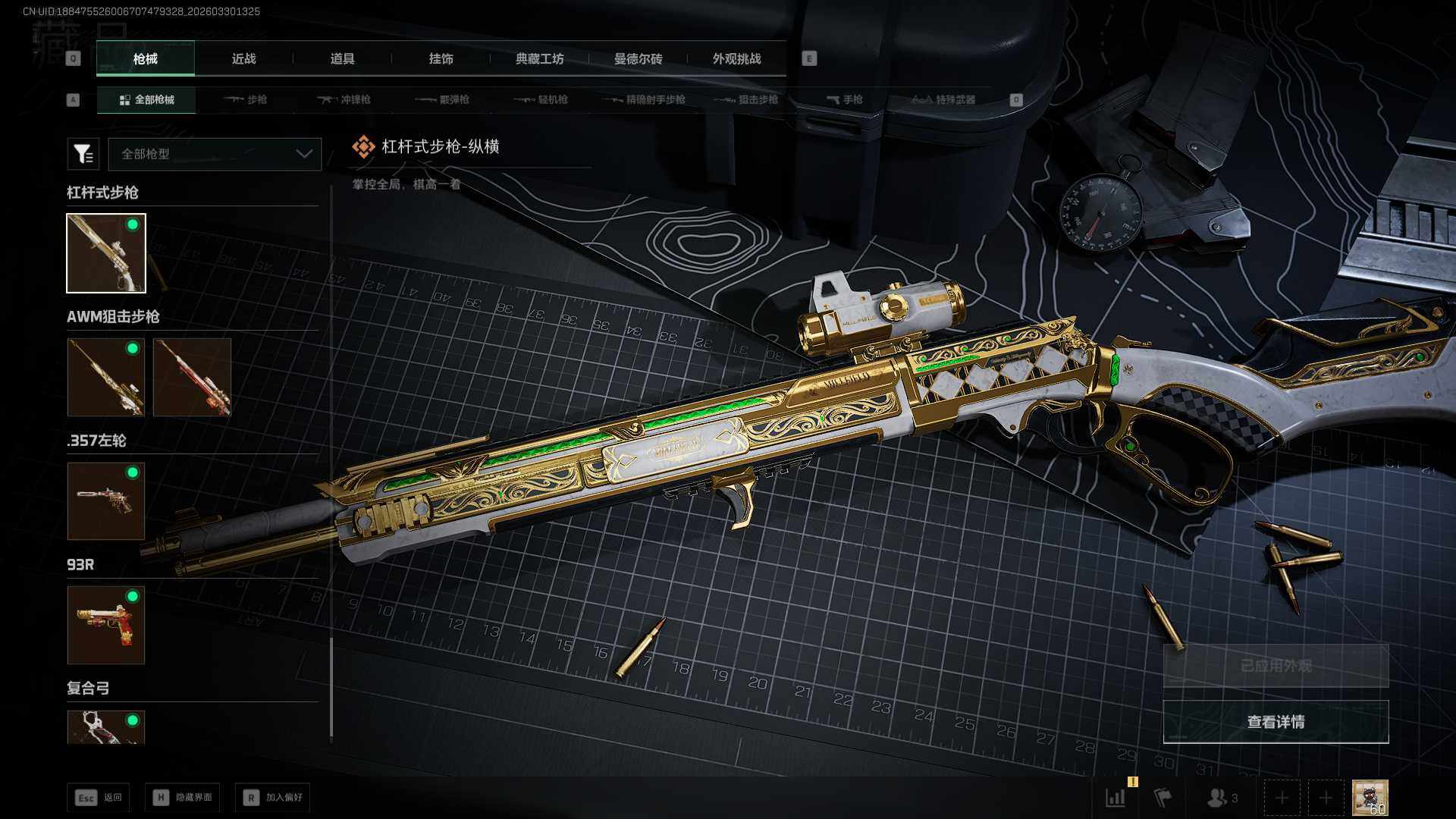The width and height of the screenshot is (1456, 819).
Task: Click the 查看详情 button
Action: coord(1276,721)
